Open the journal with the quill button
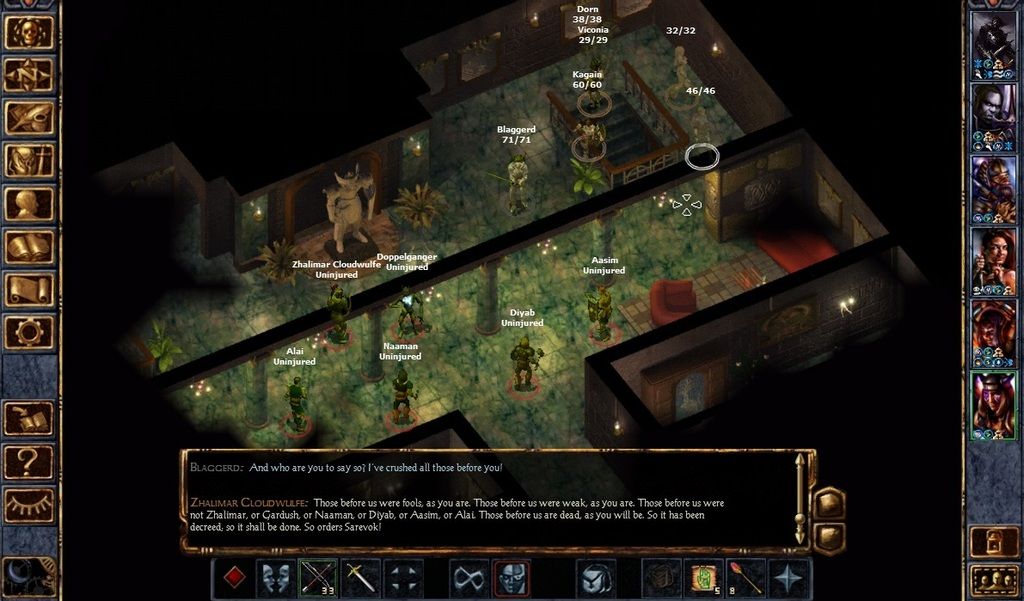 tap(29, 117)
